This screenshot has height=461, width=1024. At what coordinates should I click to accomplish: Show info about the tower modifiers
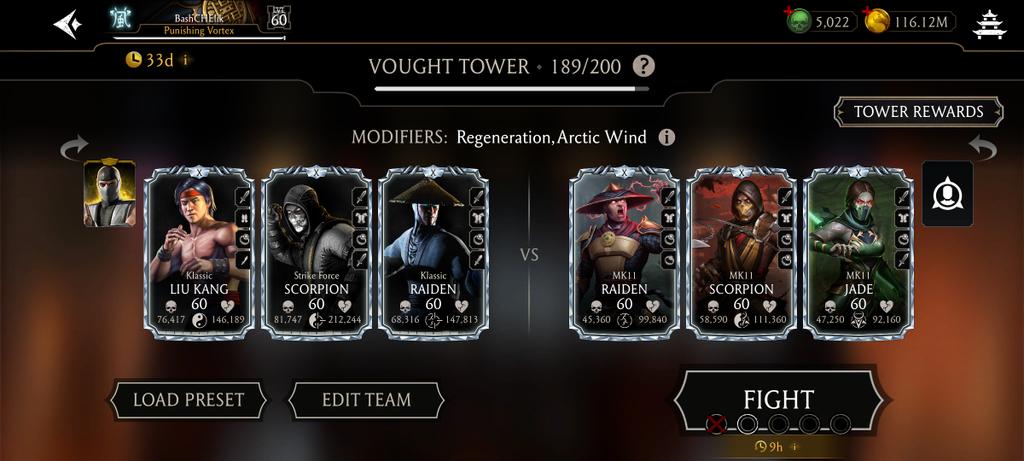click(x=666, y=137)
